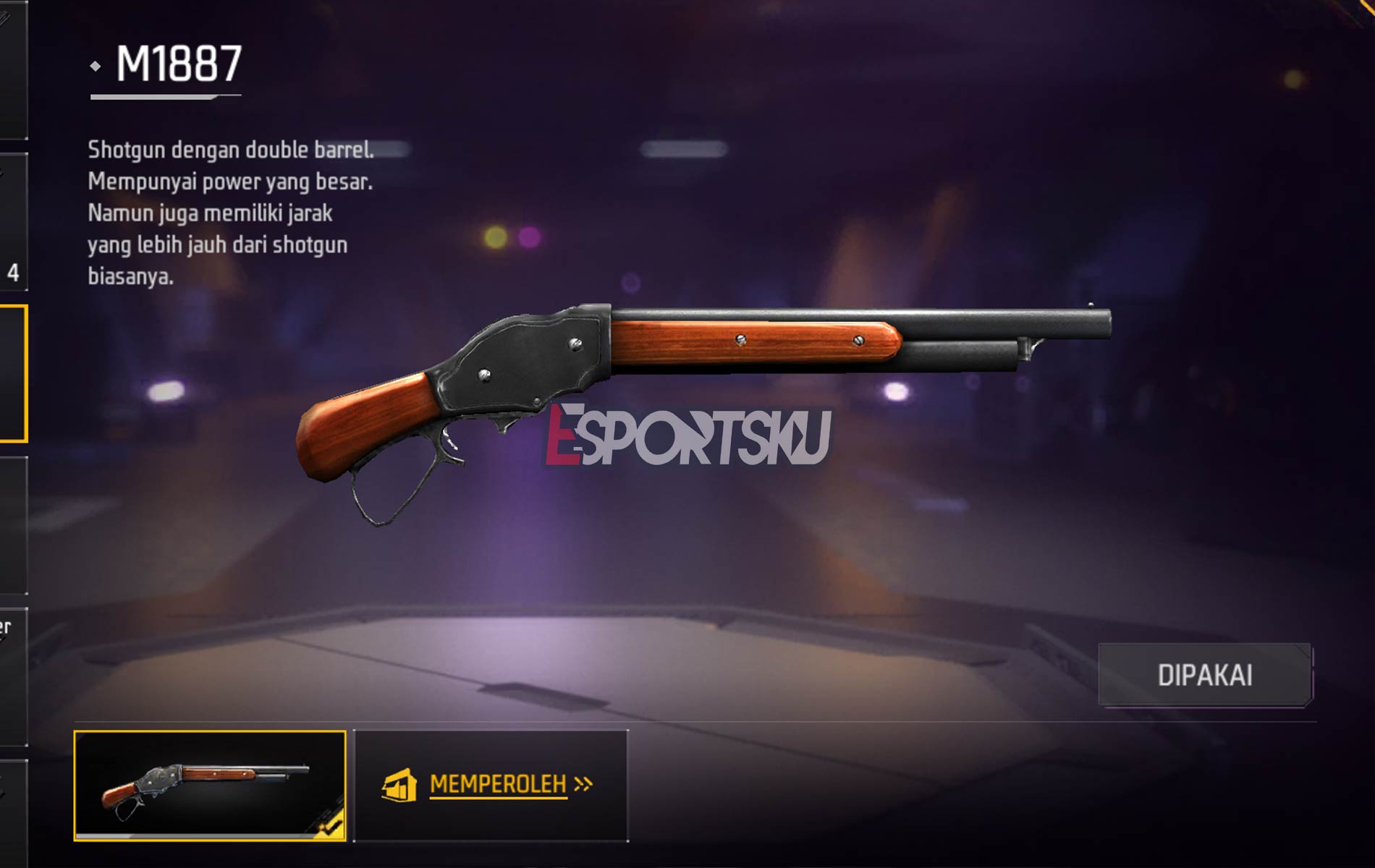Click the M1887 title heading
This screenshot has width=1375, height=868.
pos(172,66)
